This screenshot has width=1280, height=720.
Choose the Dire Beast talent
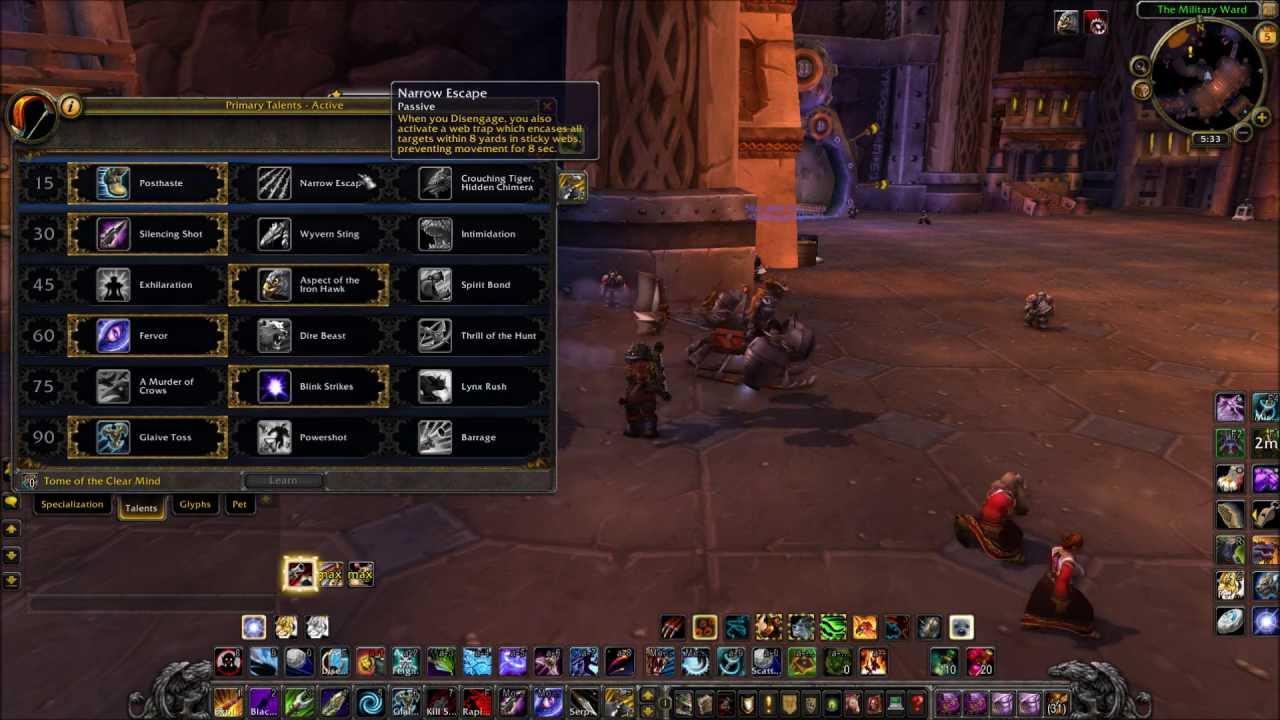pos(308,336)
